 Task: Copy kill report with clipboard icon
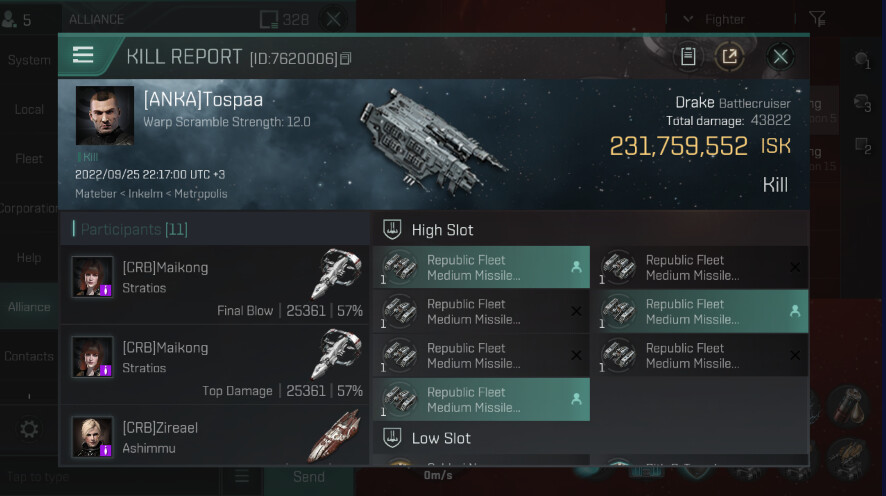688,56
